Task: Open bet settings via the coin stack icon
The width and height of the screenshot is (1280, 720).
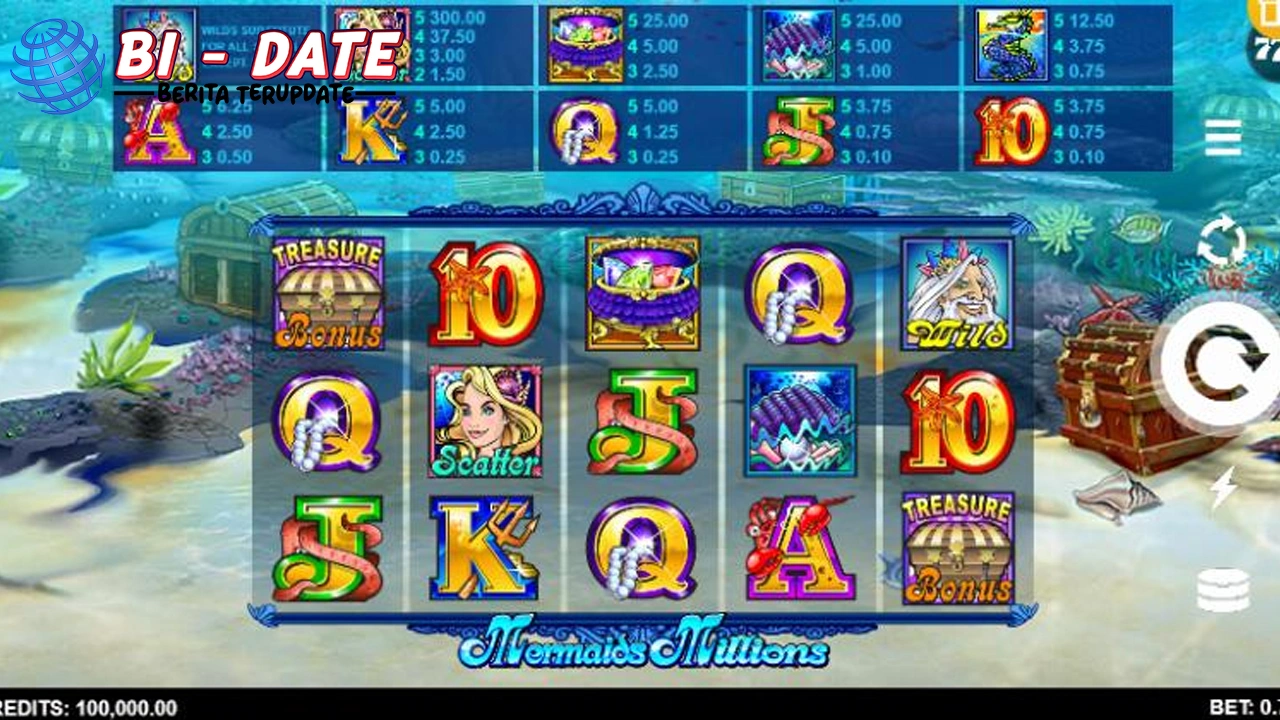Action: tap(1224, 588)
